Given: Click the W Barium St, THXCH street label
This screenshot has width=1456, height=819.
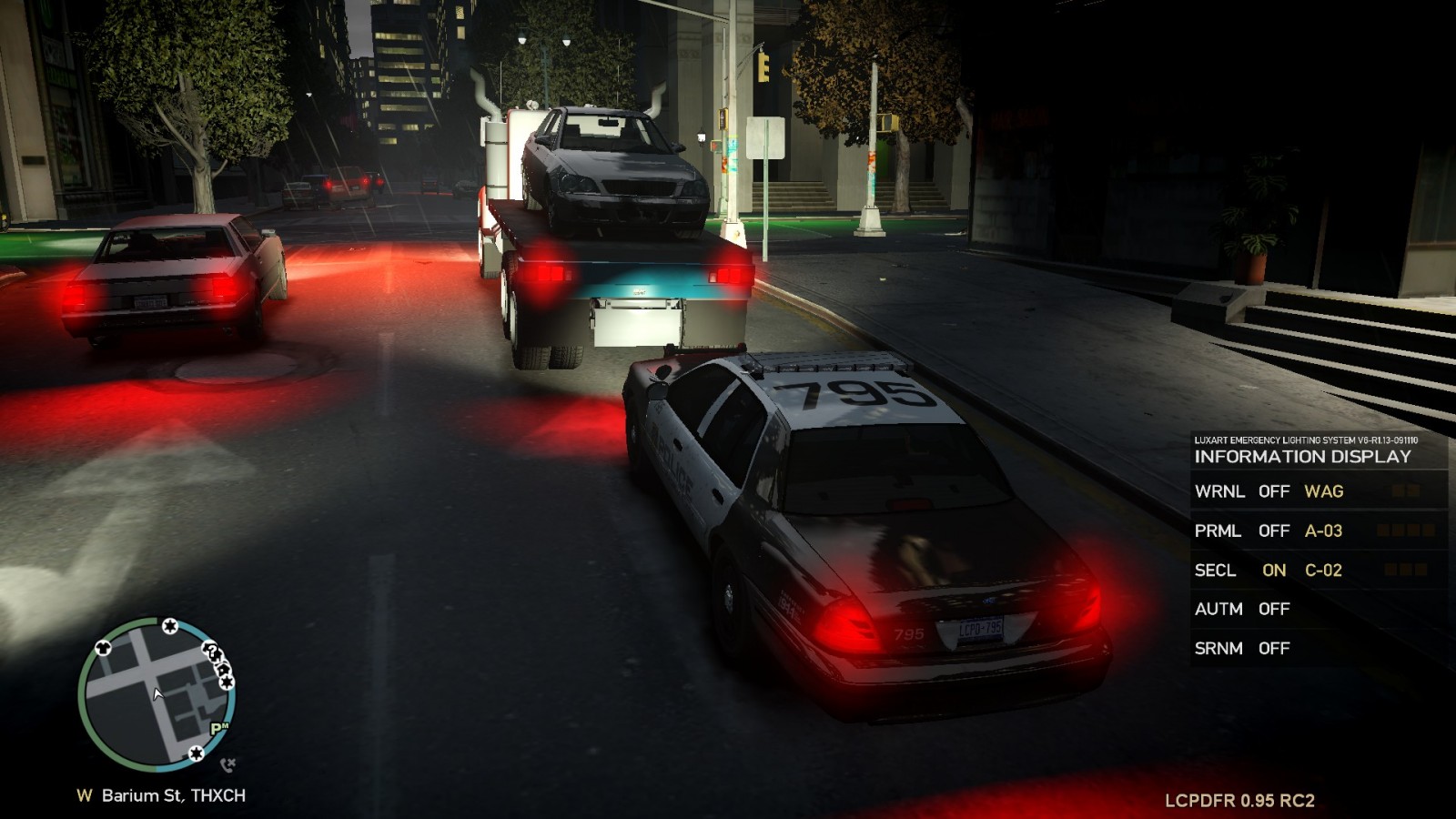Looking at the screenshot, I should (161, 794).
